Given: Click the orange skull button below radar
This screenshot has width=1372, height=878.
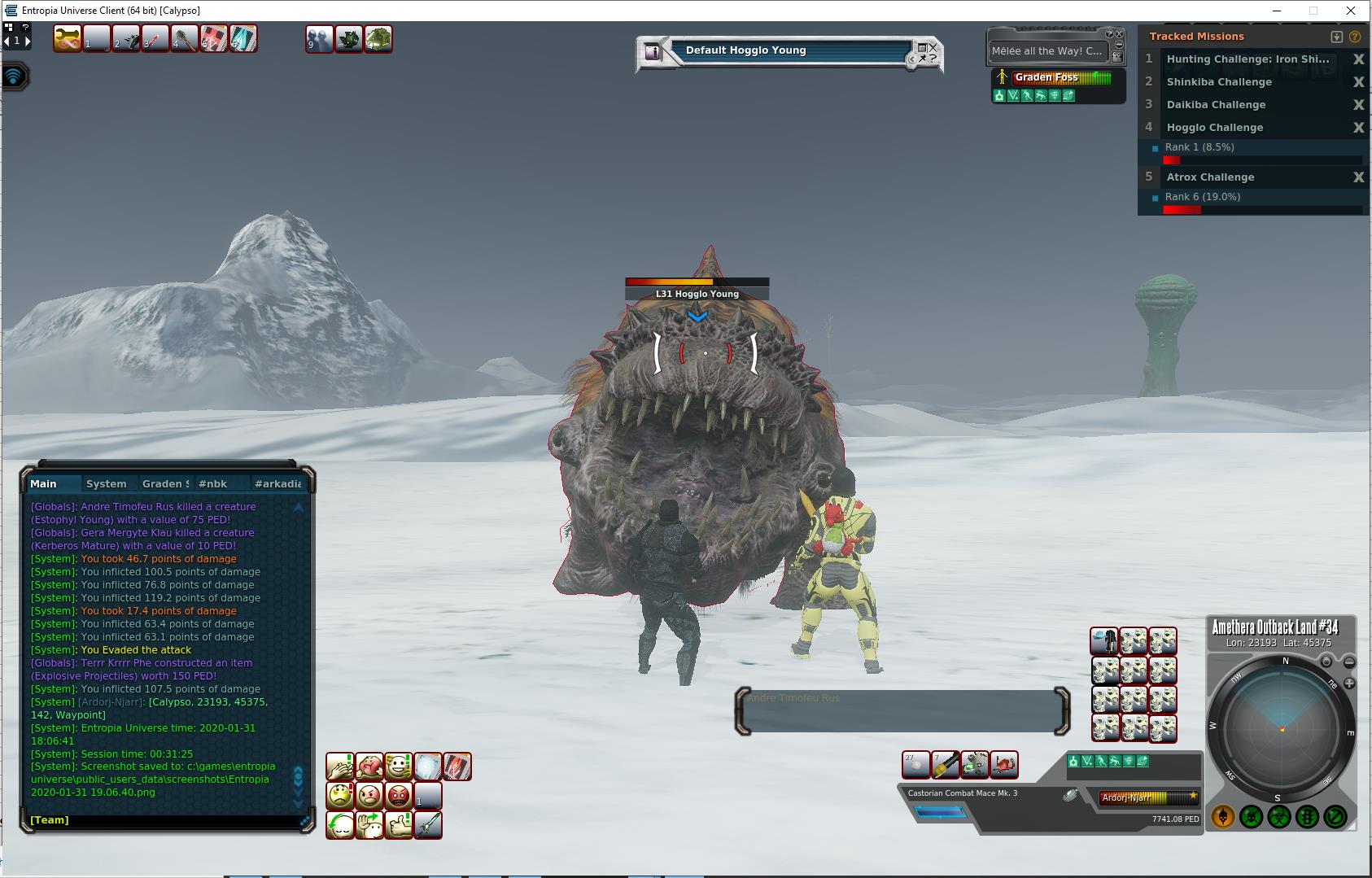Looking at the screenshot, I should tap(1223, 816).
